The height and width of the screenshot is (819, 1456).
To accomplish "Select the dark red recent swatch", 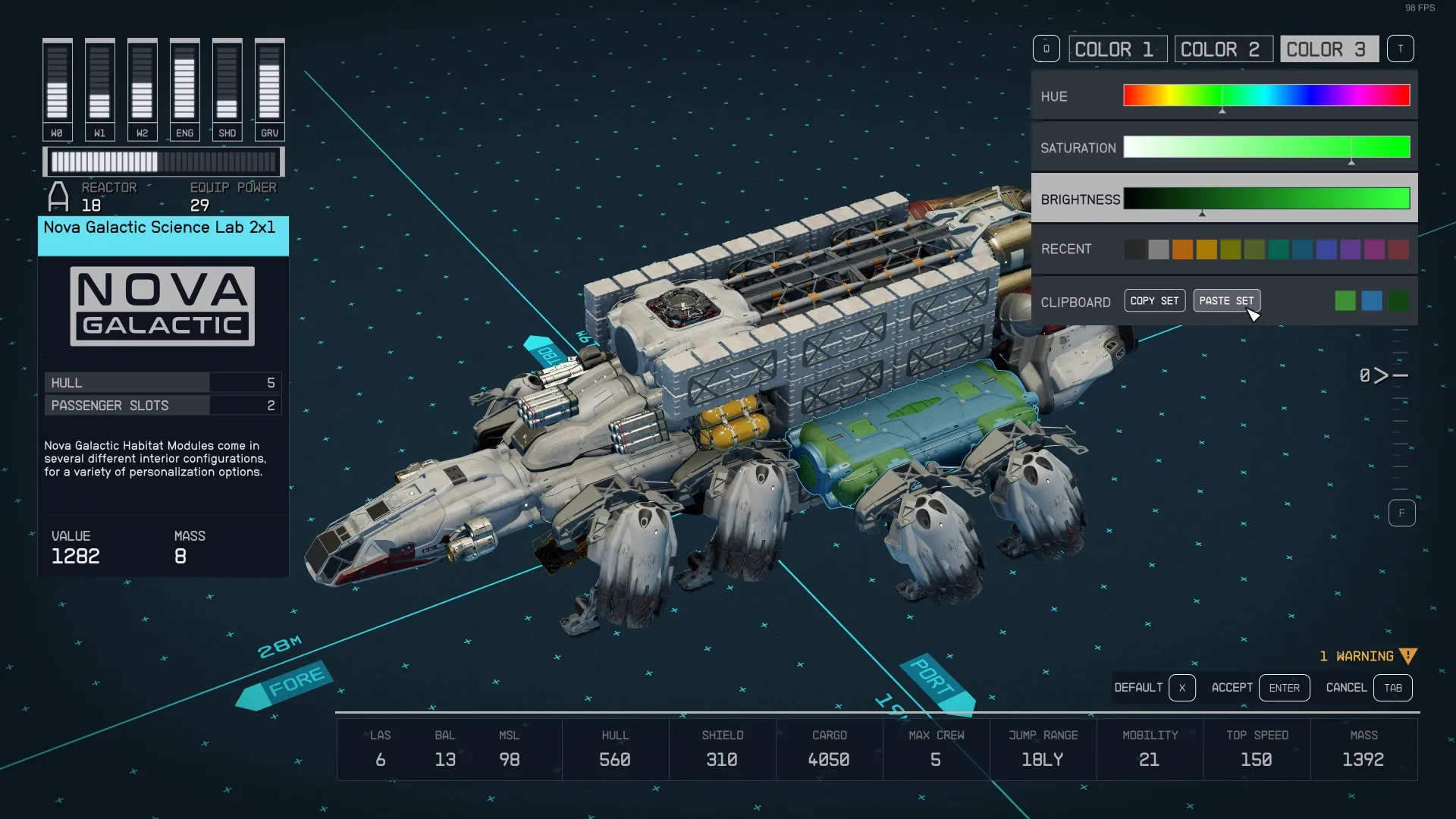I will (x=1398, y=249).
